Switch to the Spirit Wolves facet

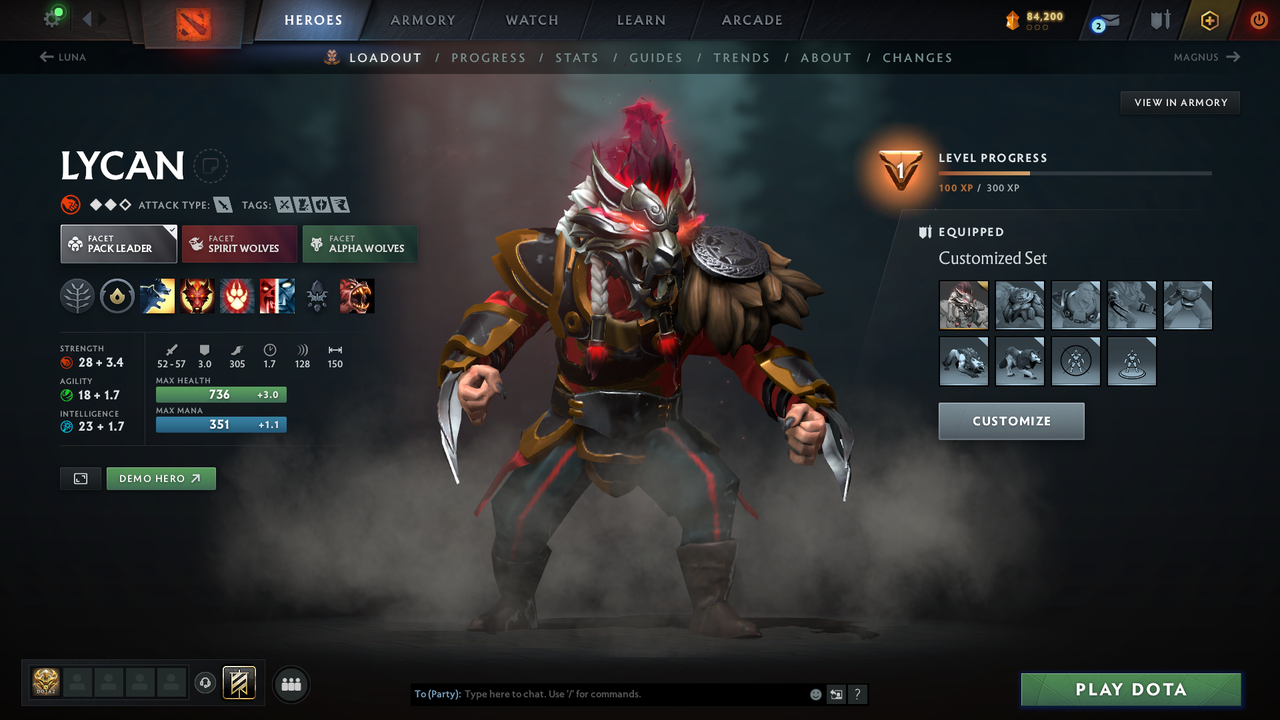[x=239, y=243]
